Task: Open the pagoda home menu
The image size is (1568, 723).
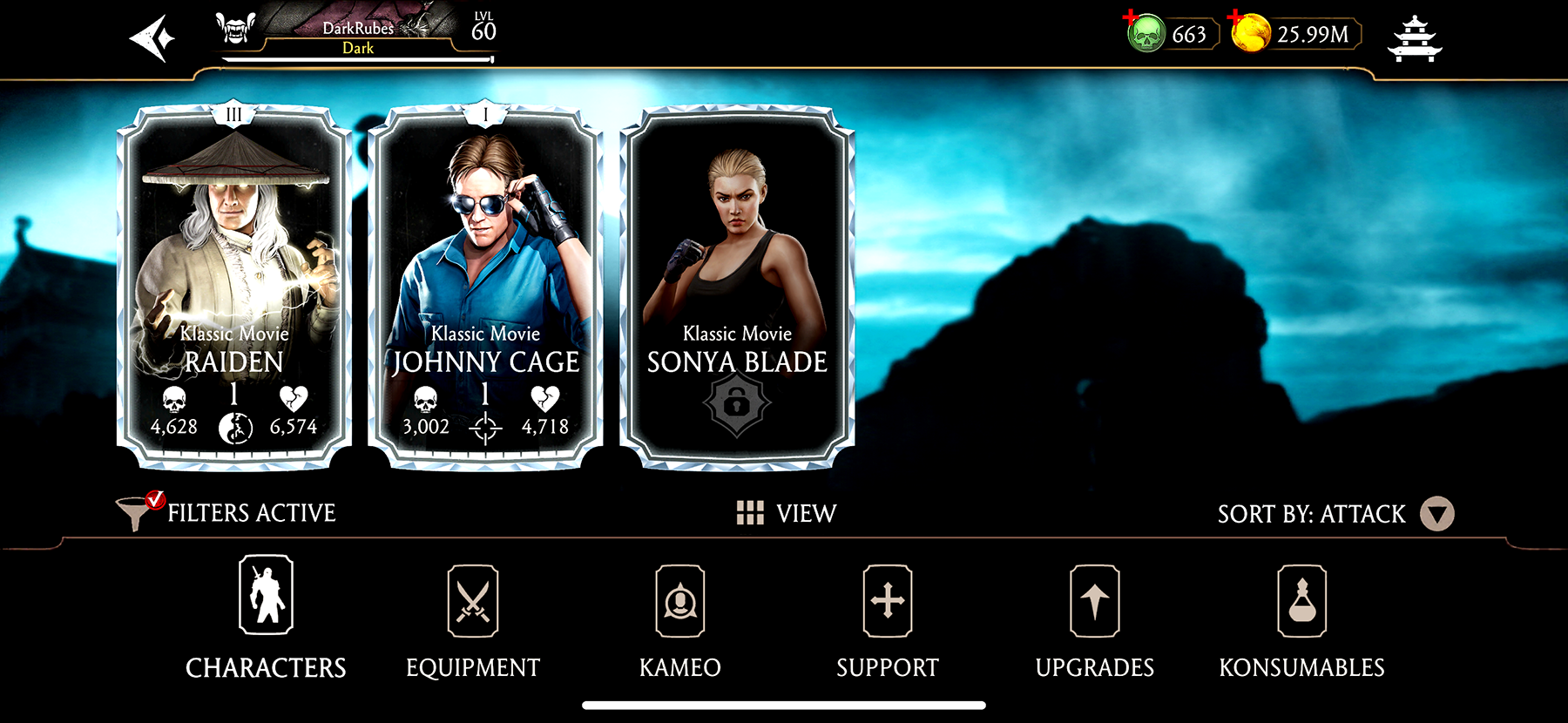Action: pyautogui.click(x=1414, y=39)
